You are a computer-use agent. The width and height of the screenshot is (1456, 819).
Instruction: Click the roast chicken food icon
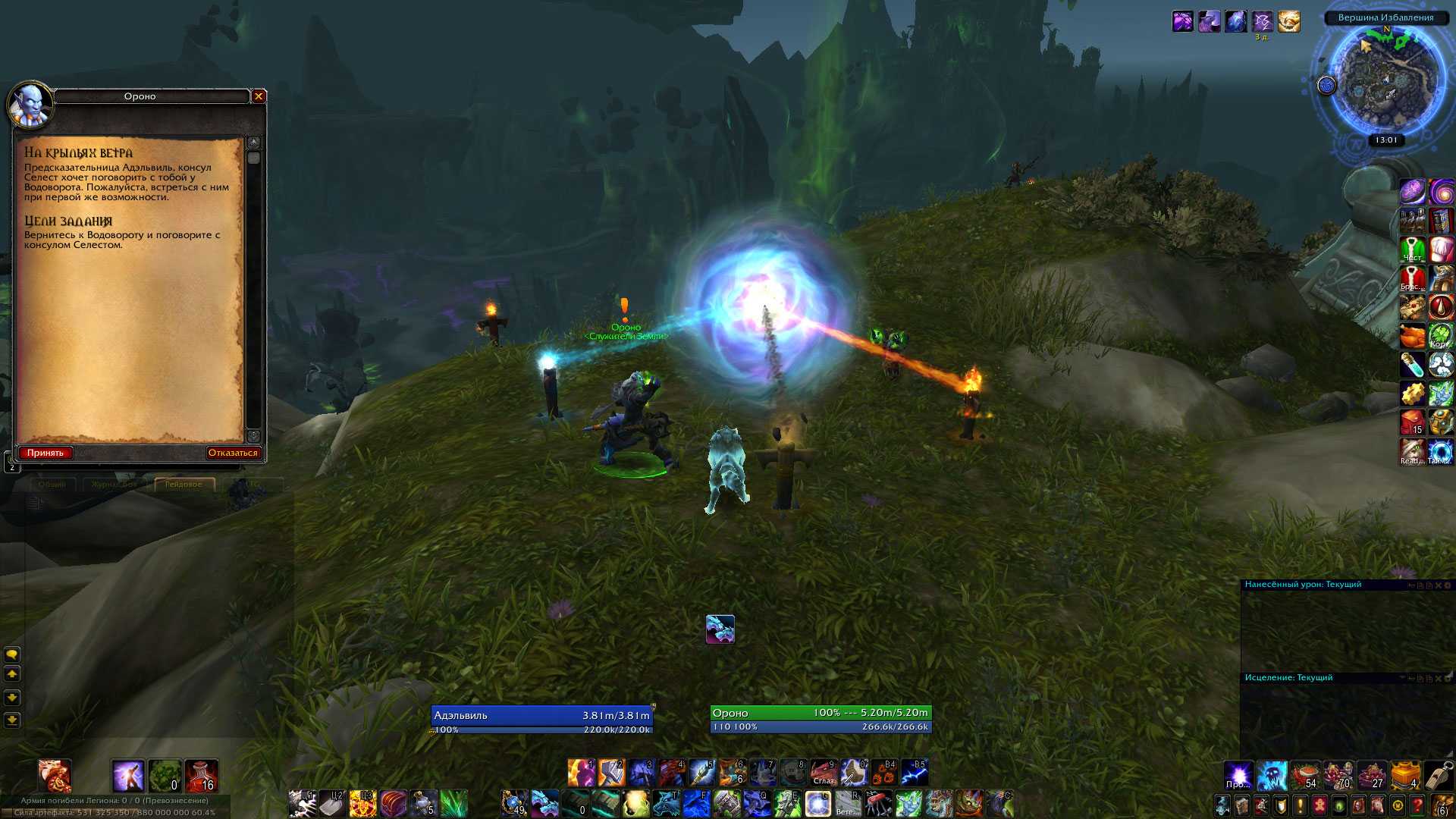tap(1412, 336)
